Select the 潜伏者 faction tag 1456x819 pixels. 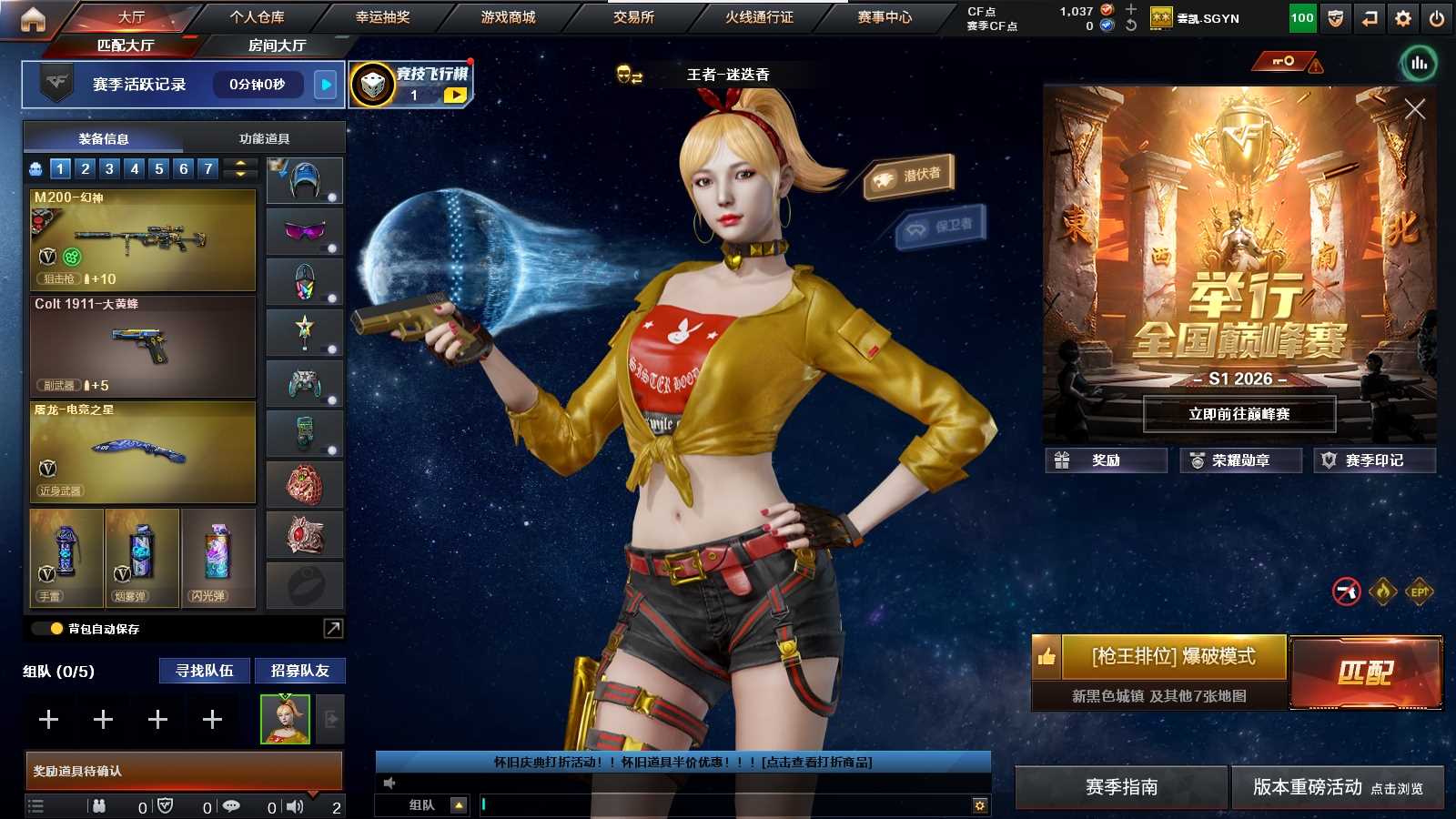point(909,175)
